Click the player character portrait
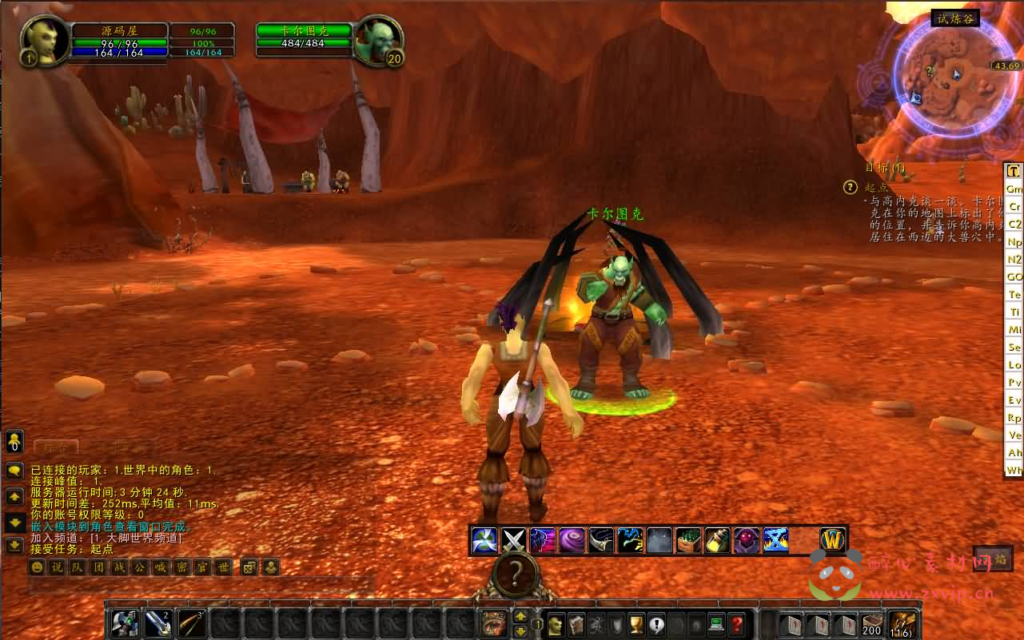The height and width of the screenshot is (640, 1024). coord(46,42)
